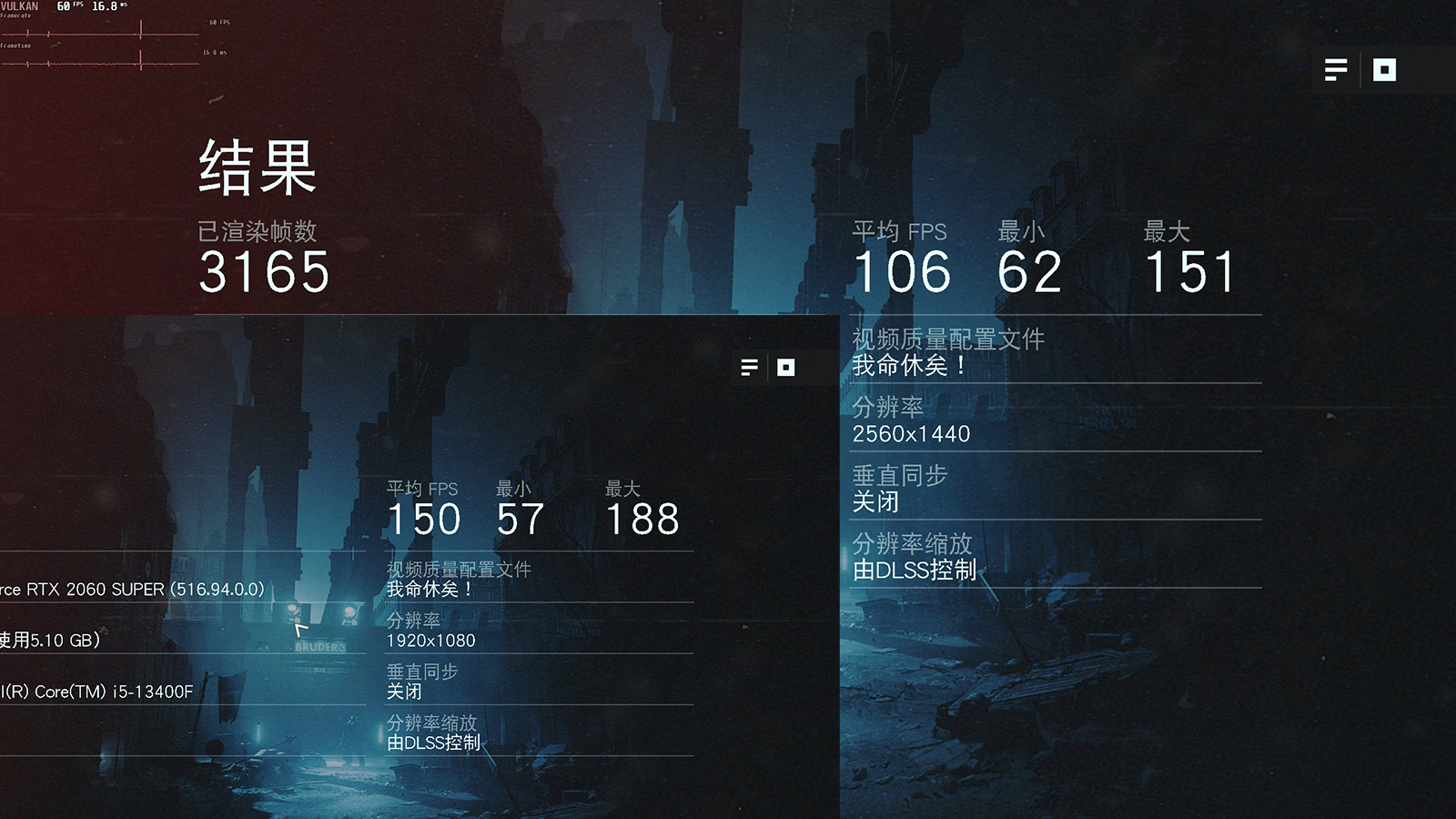The height and width of the screenshot is (819, 1456).
Task: Click the VULKAN label in the performance overlay
Action: pyautogui.click(x=18, y=7)
